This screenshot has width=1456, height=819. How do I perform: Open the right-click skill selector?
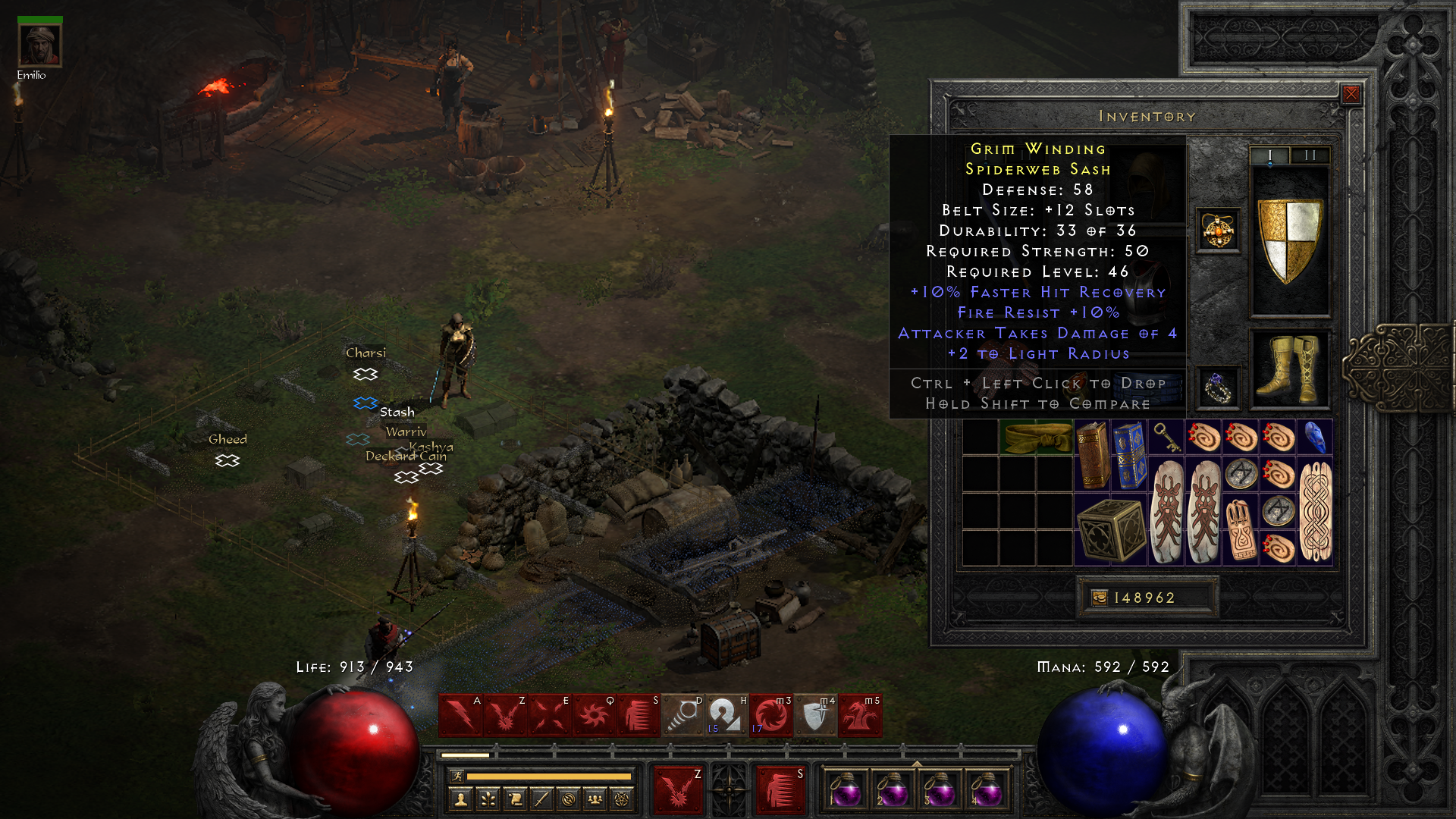coord(780,789)
